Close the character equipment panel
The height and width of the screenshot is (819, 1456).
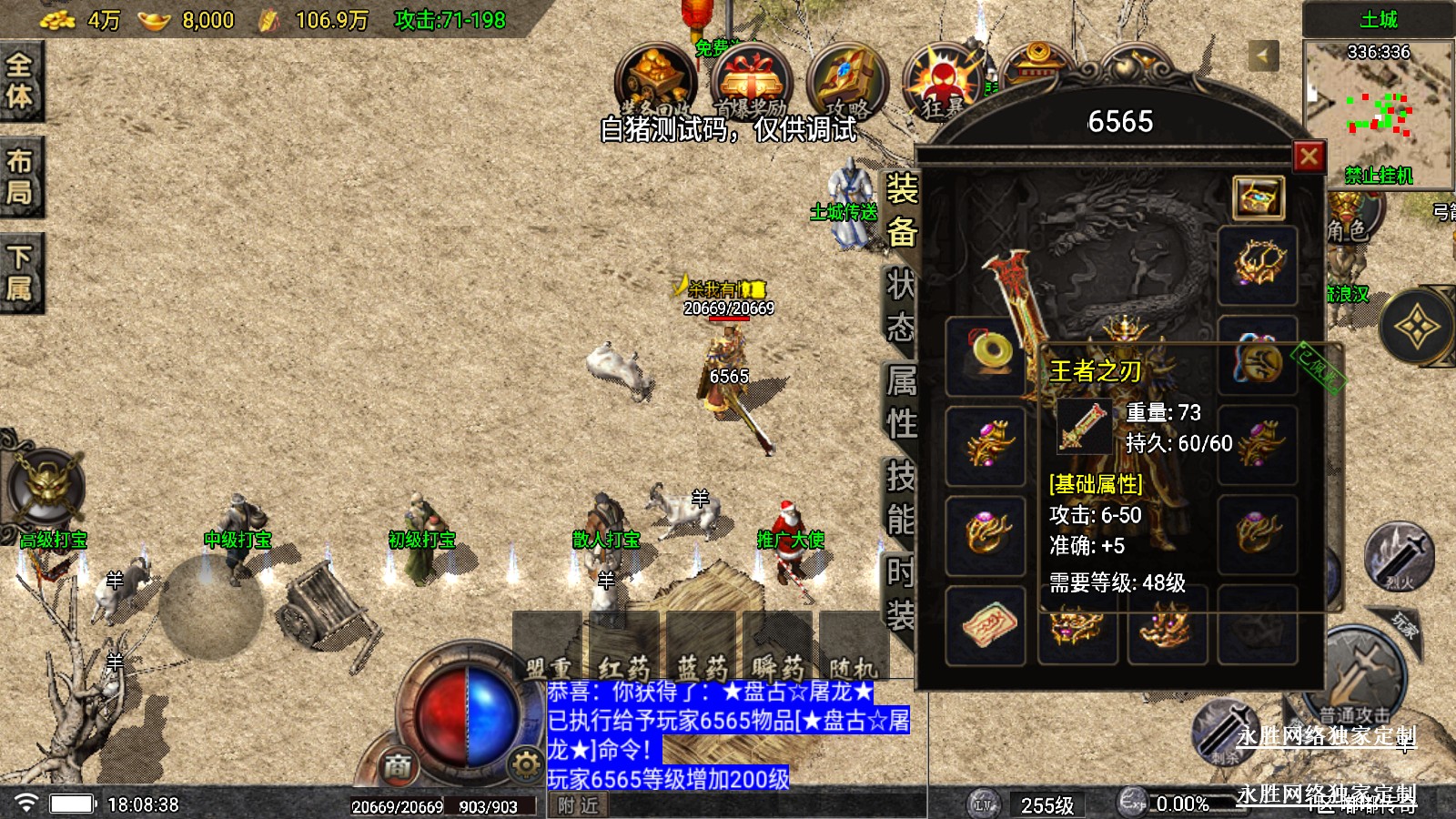click(x=1309, y=157)
